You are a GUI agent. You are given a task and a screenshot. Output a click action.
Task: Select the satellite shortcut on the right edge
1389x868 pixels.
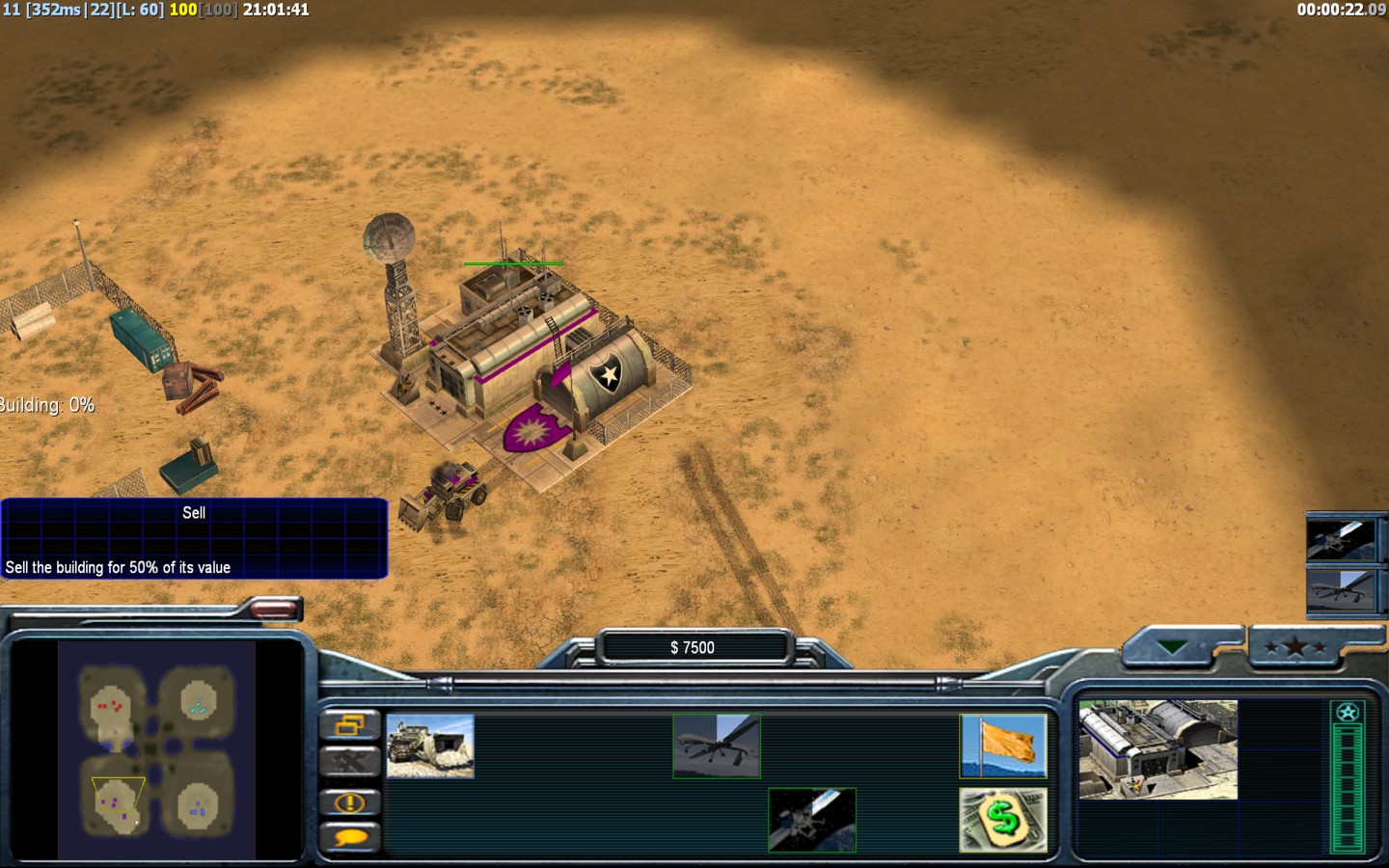(x=1341, y=539)
